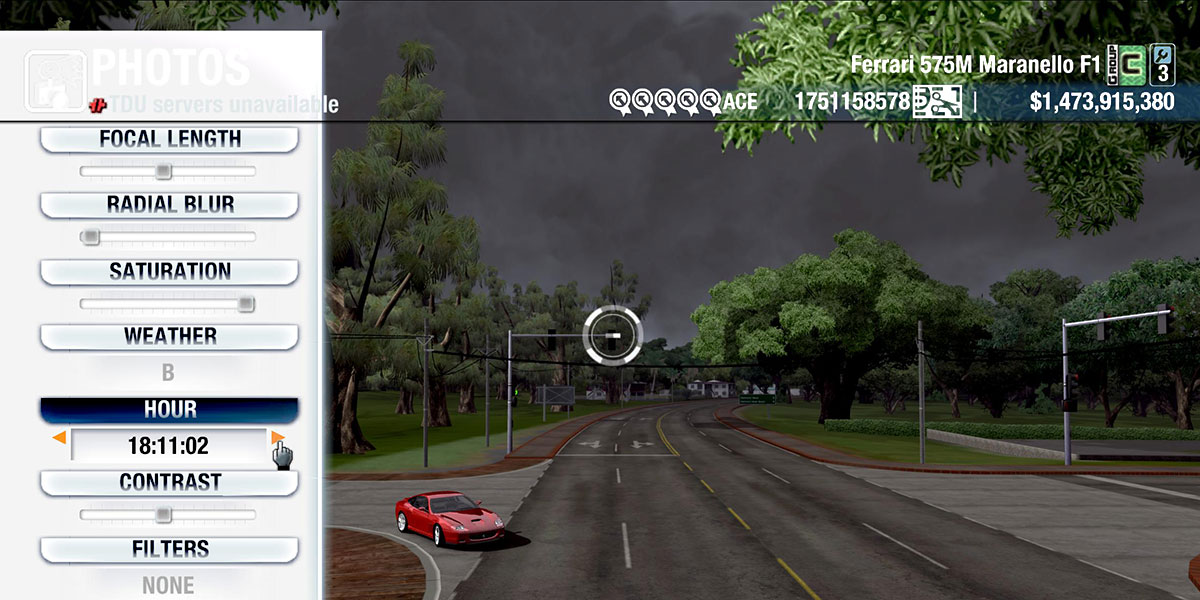1200x600 pixels.
Task: Highlight the Hour menu entry
Action: click(169, 410)
